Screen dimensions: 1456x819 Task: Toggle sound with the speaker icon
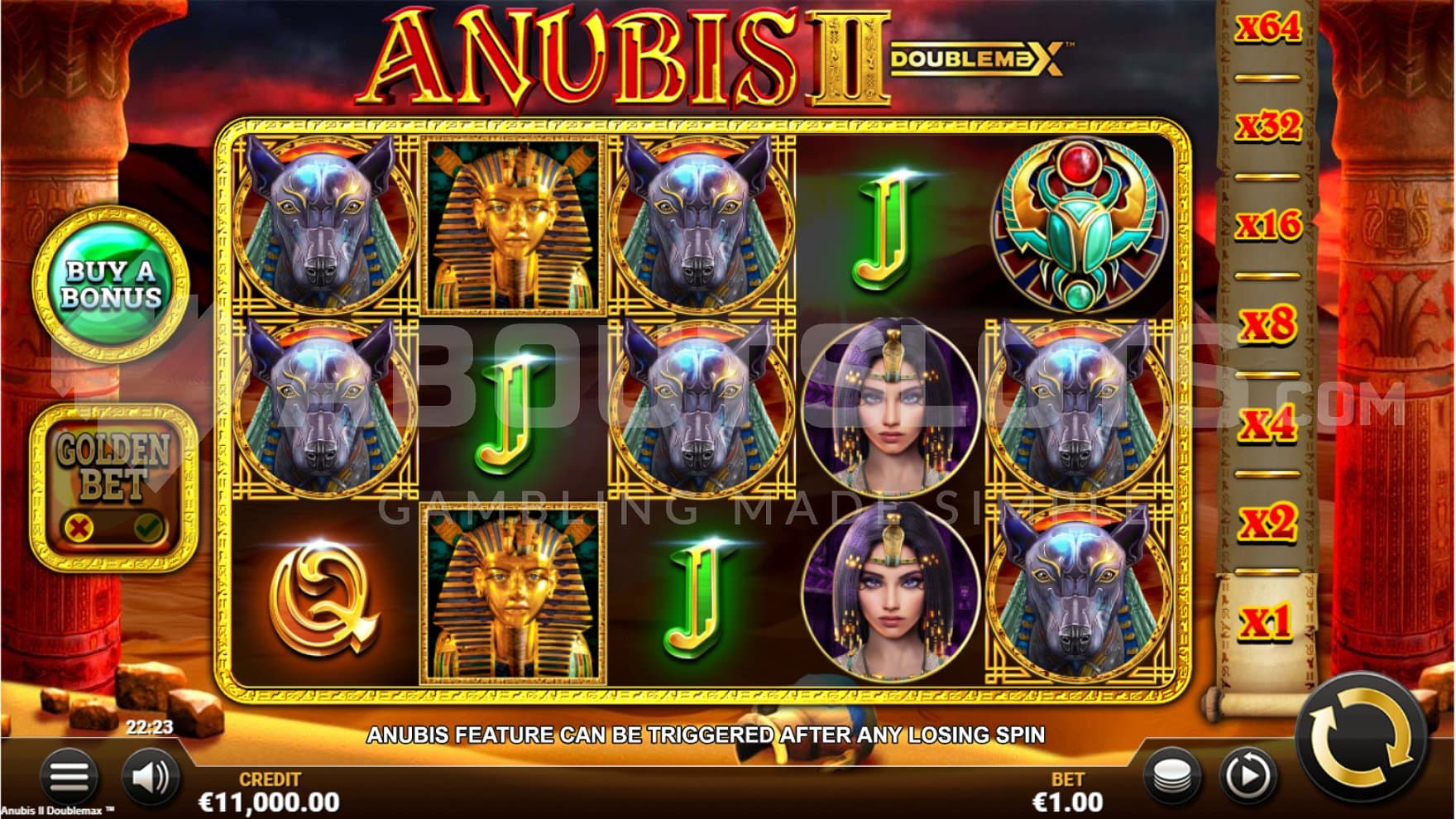[150, 777]
